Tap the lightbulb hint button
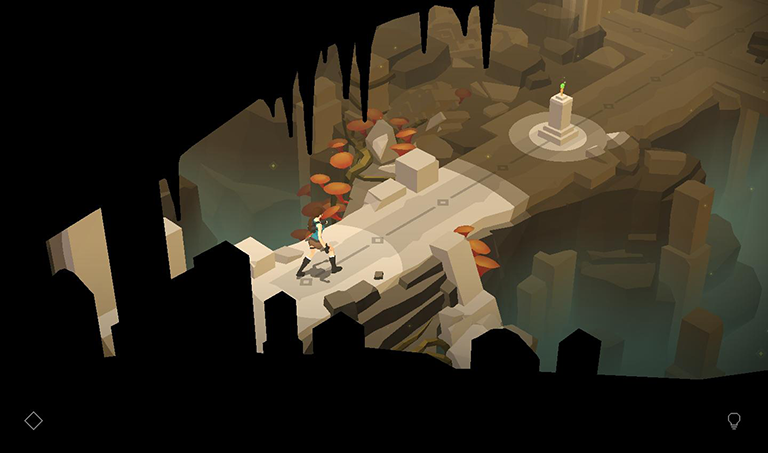The image size is (768, 453). pos(734,421)
